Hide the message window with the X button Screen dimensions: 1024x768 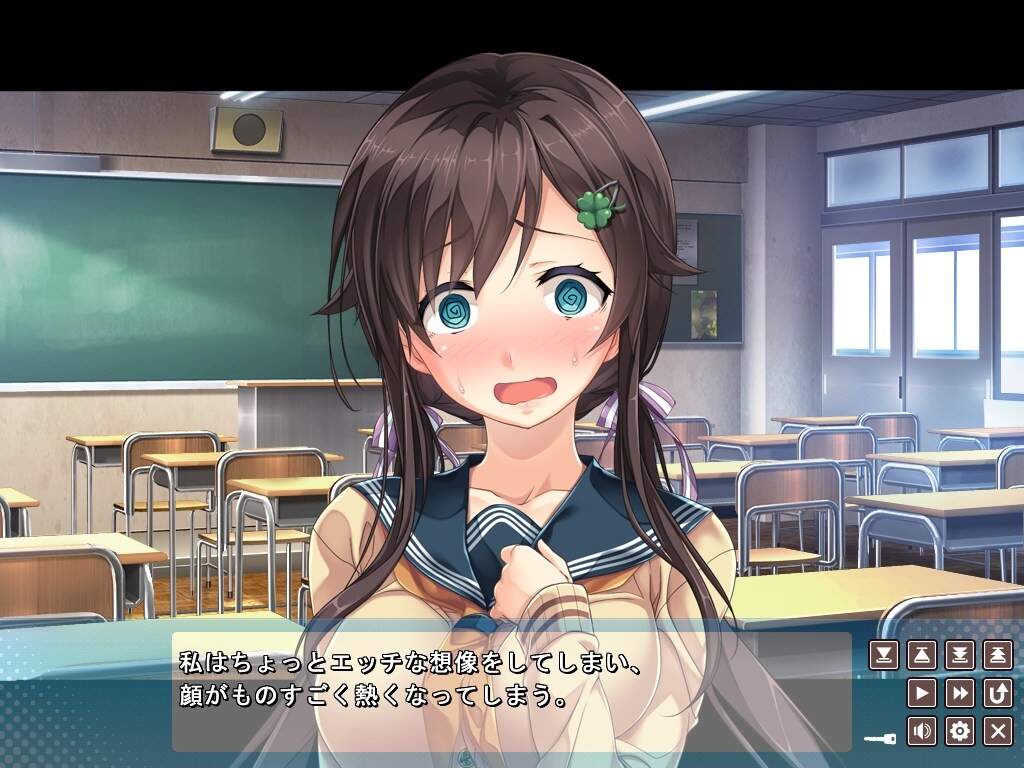click(997, 731)
